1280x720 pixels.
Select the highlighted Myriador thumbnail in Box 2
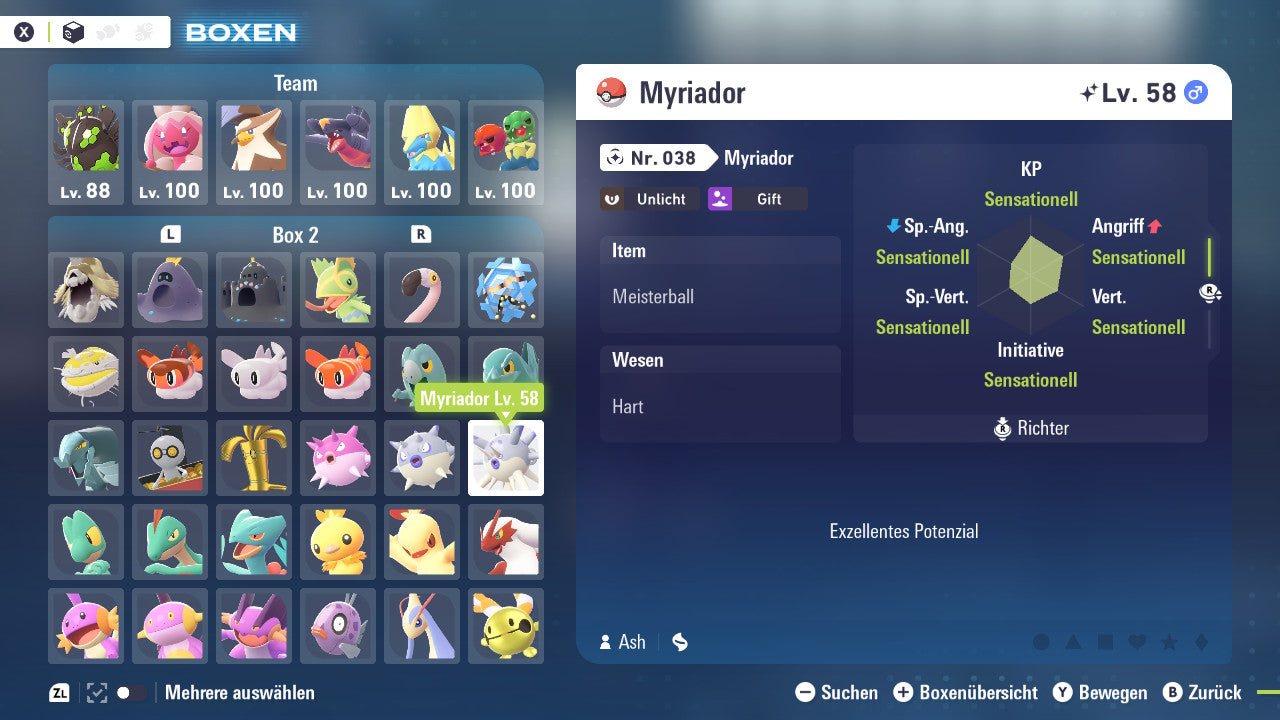click(505, 458)
